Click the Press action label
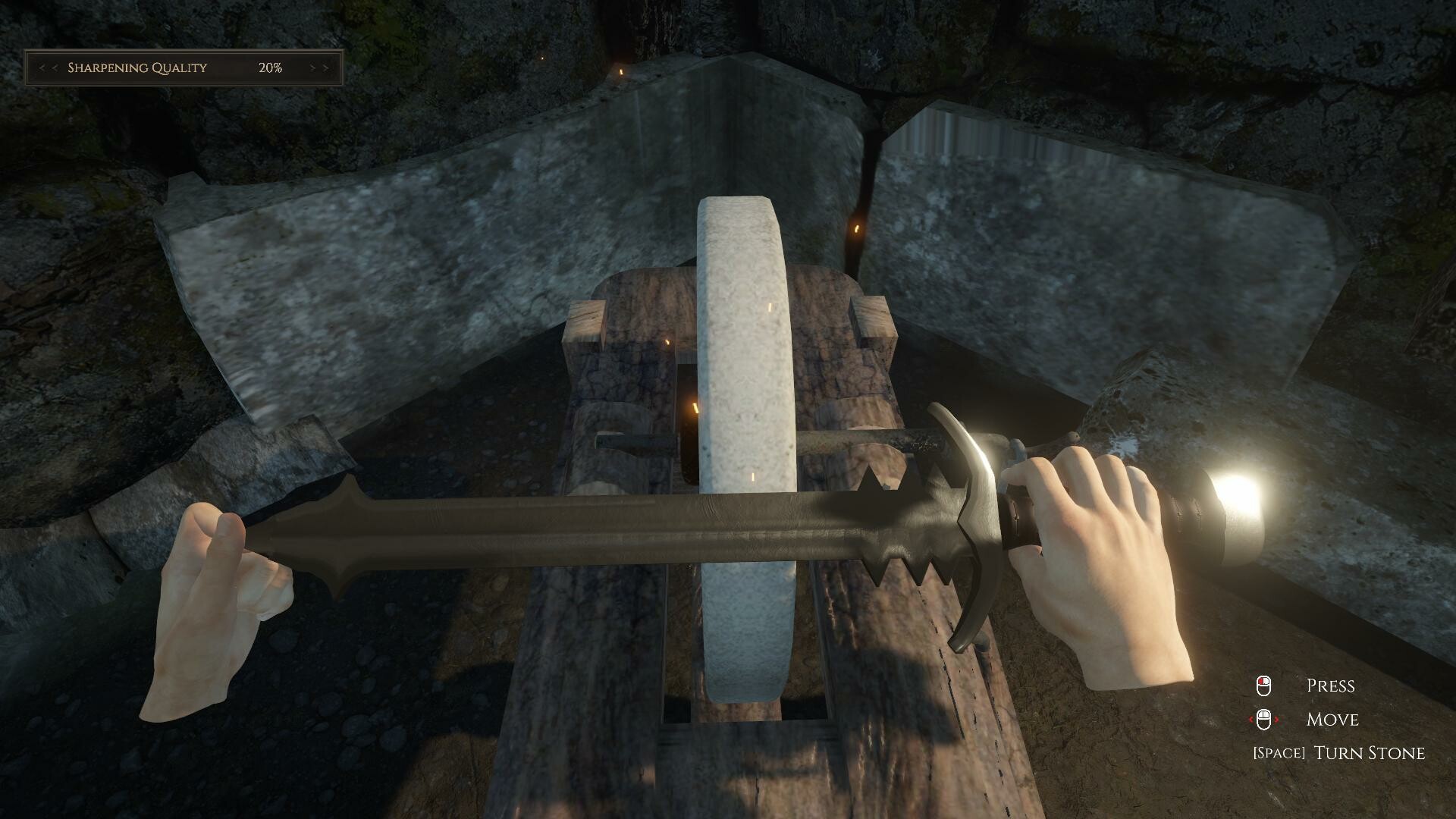The height and width of the screenshot is (819, 1456). pos(1331,686)
